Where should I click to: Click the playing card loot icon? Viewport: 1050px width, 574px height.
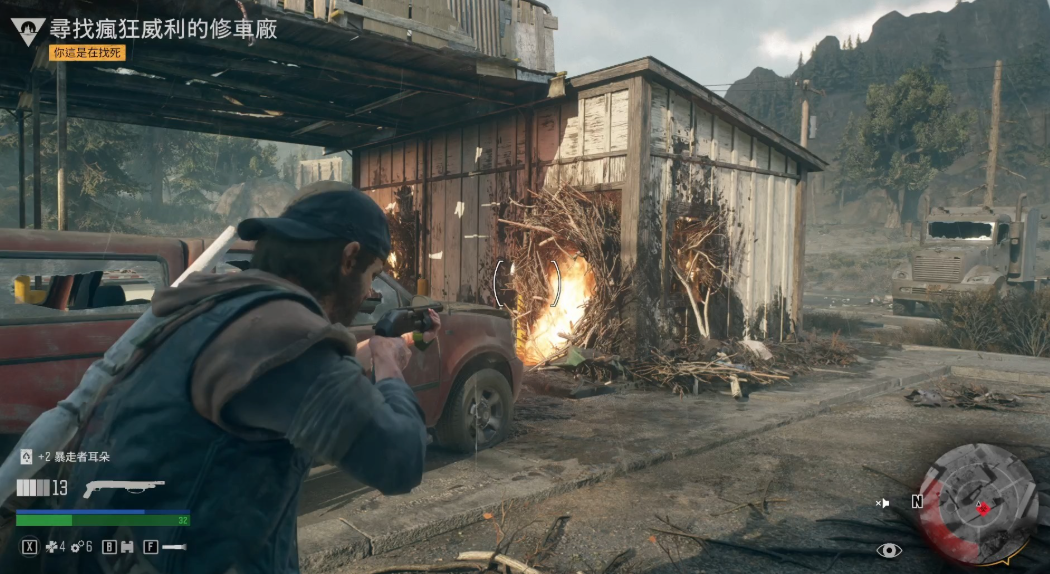(26, 457)
